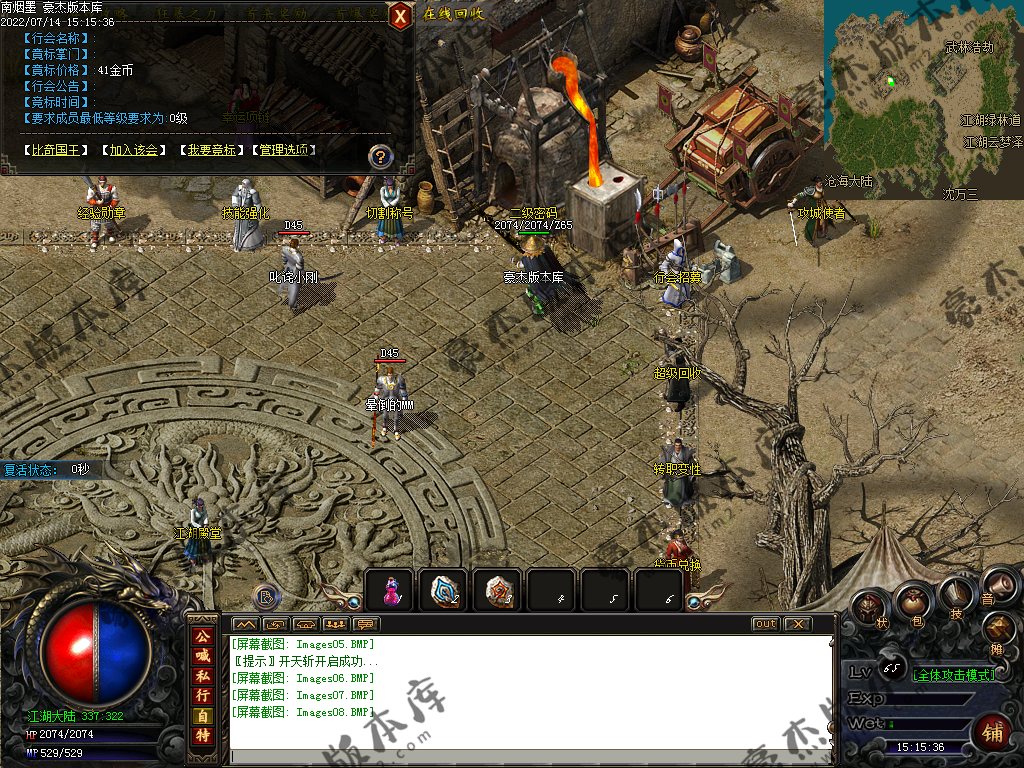Open the 铺 shop button
Image resolution: width=1024 pixels, height=768 pixels.
tap(992, 733)
